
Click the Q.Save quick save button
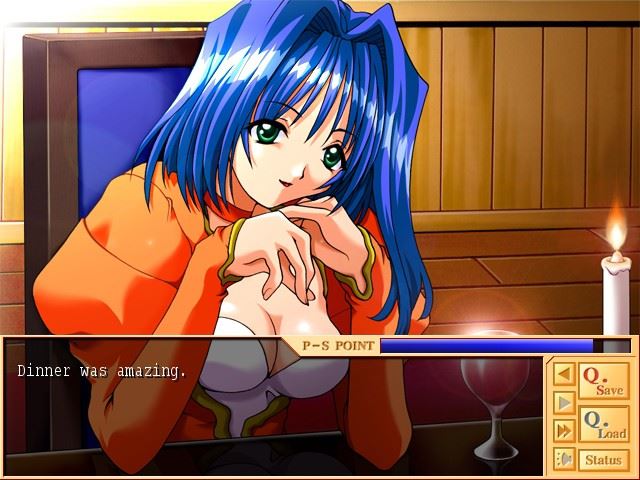pos(603,381)
